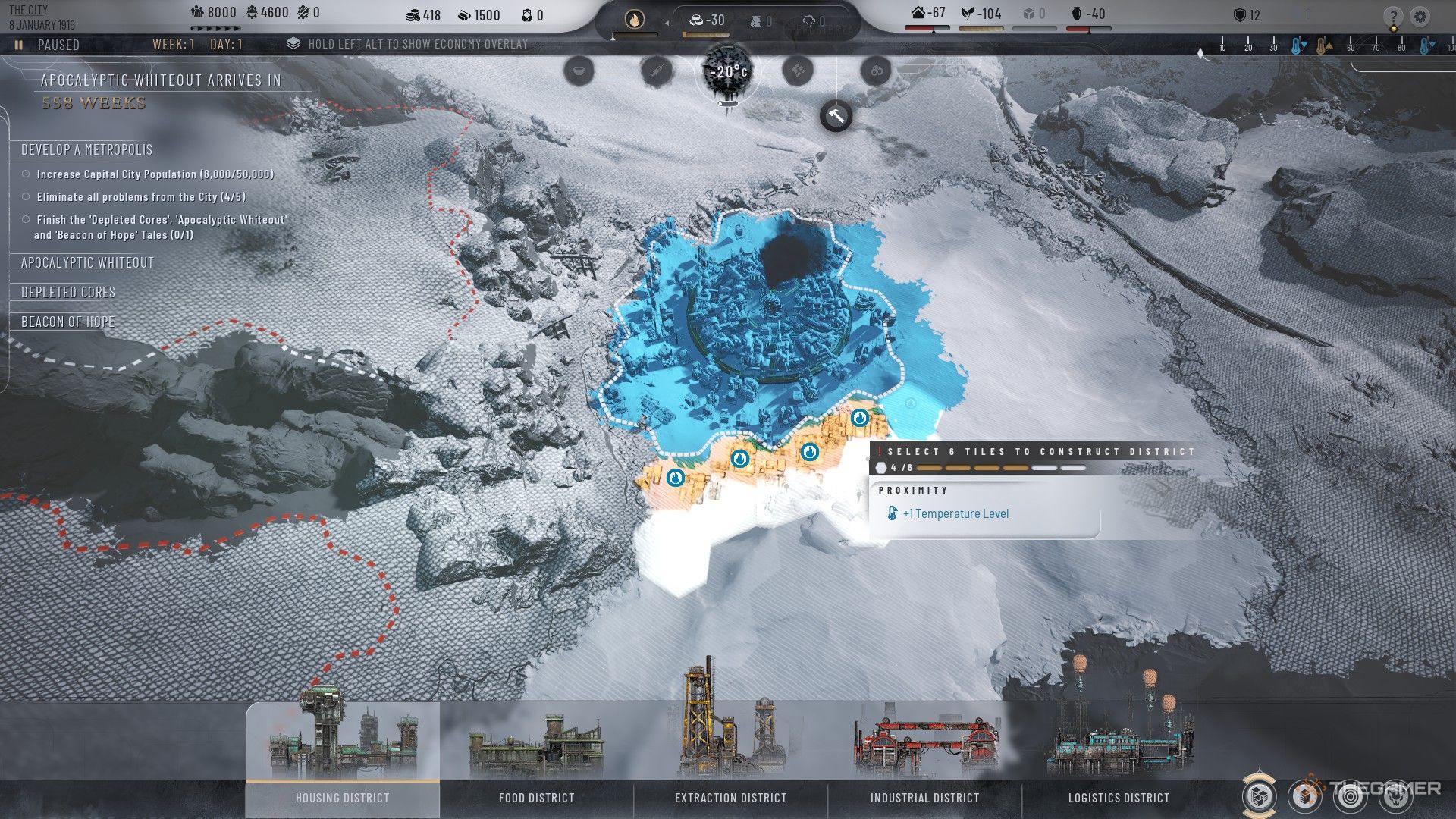Open the question mark help button

[x=1393, y=17]
